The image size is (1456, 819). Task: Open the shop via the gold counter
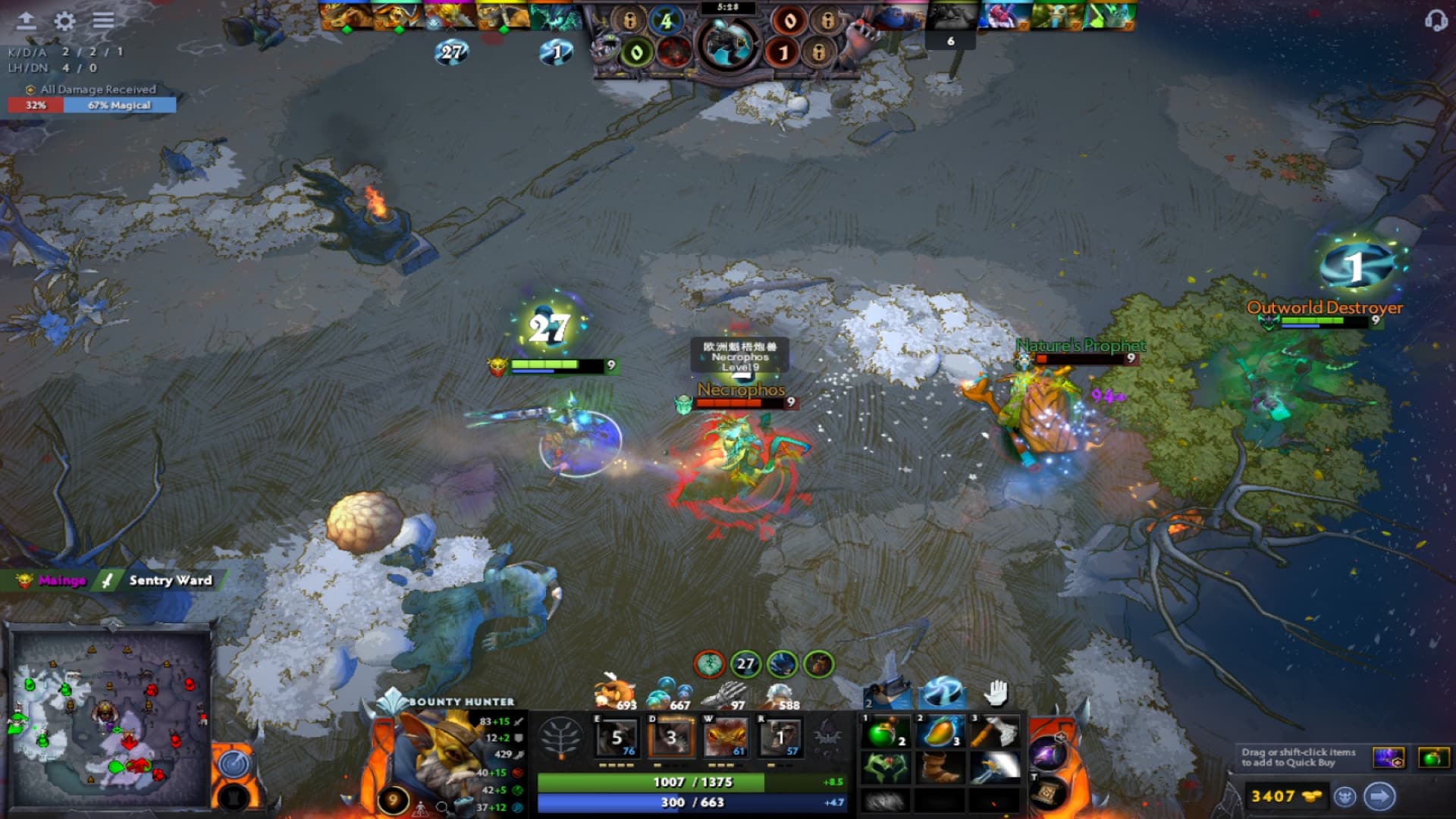[x=1285, y=796]
